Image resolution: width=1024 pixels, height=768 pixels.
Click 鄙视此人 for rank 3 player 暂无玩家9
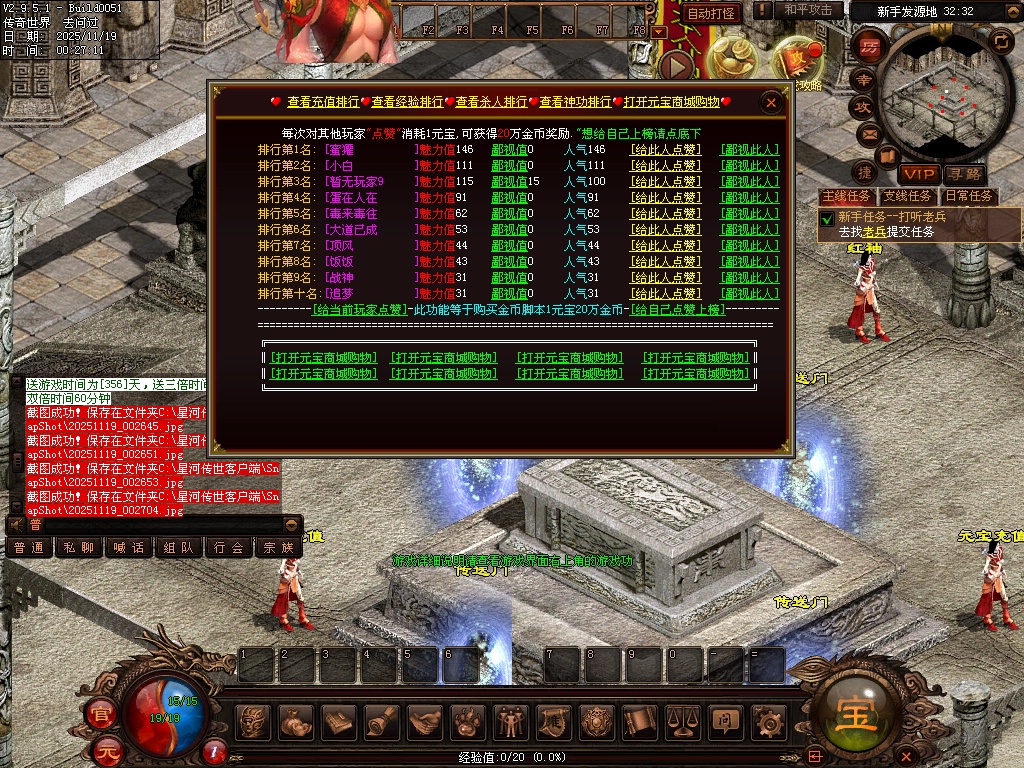749,182
